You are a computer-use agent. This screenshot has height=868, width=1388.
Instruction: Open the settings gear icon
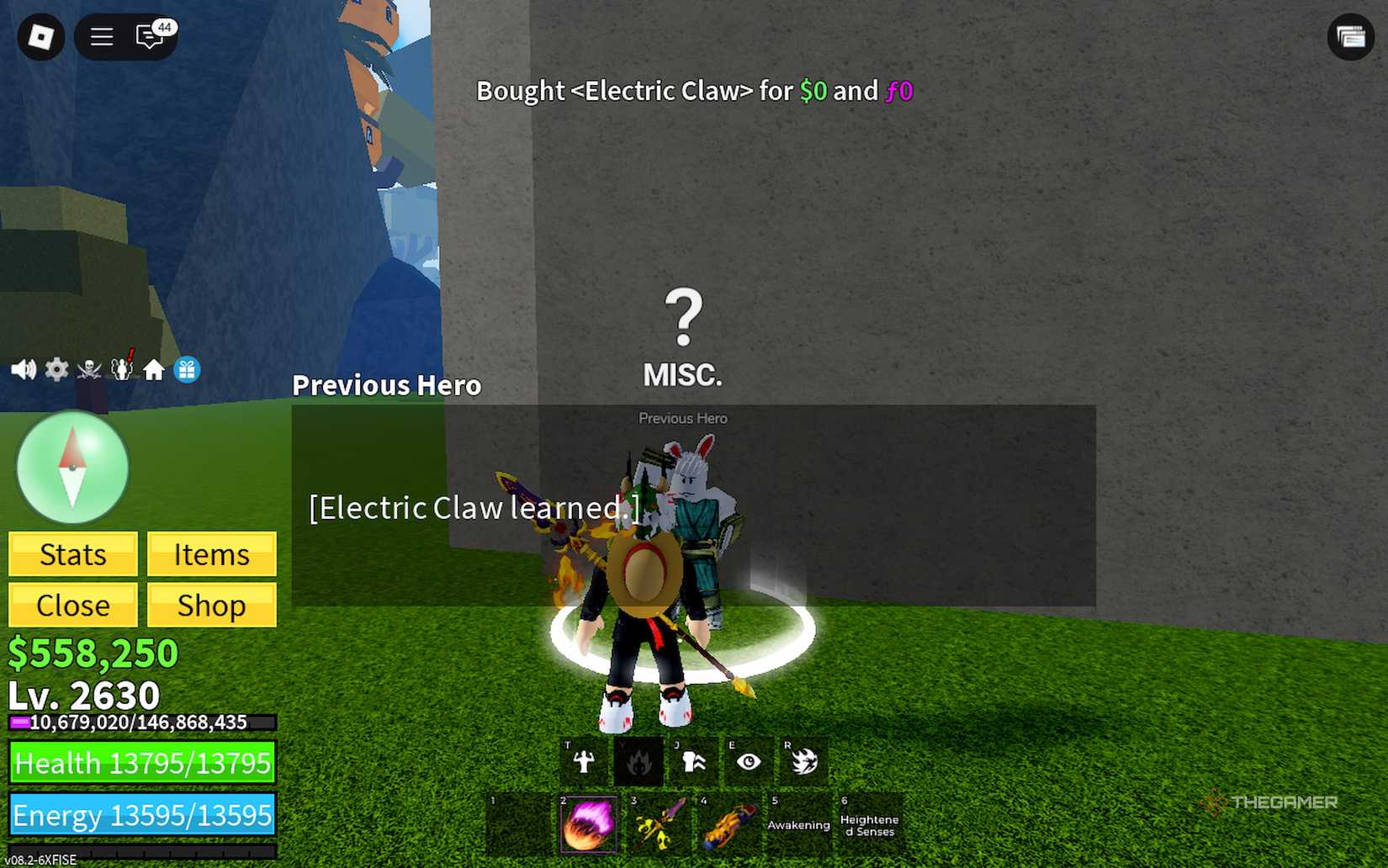[56, 368]
